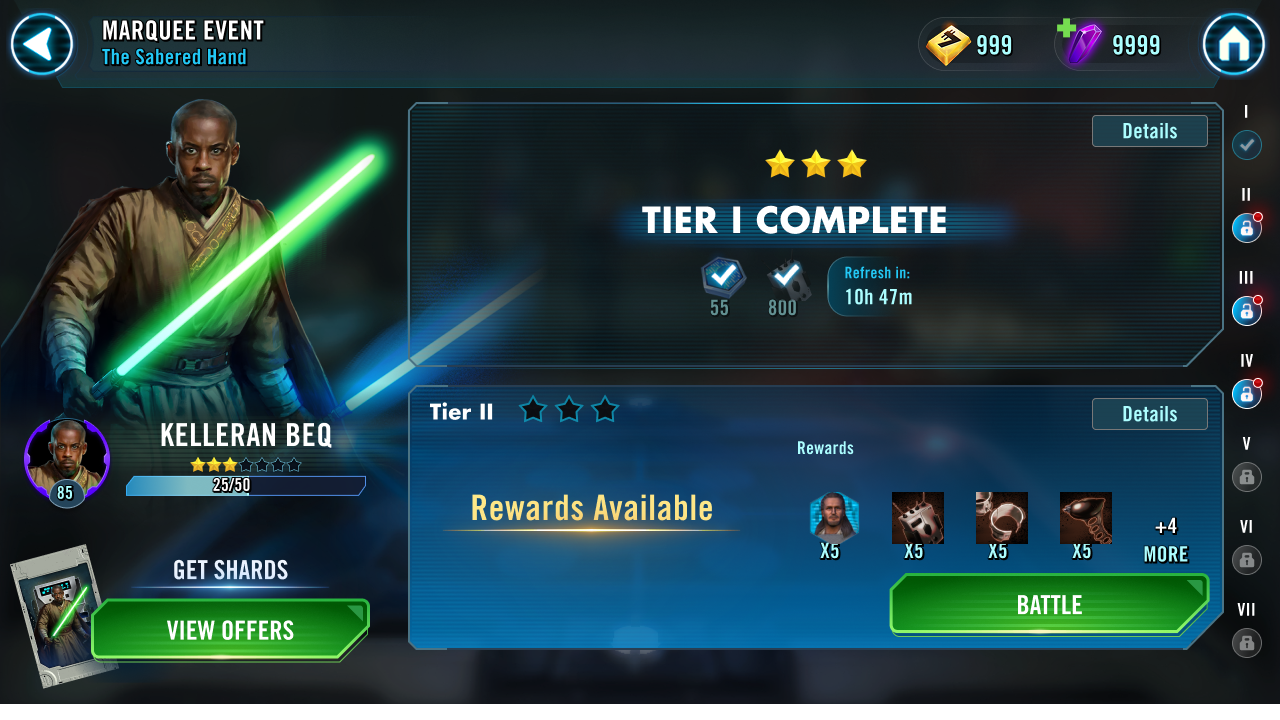This screenshot has height=720, width=1280.
Task: Open Details for Tier I
Action: 1149,130
